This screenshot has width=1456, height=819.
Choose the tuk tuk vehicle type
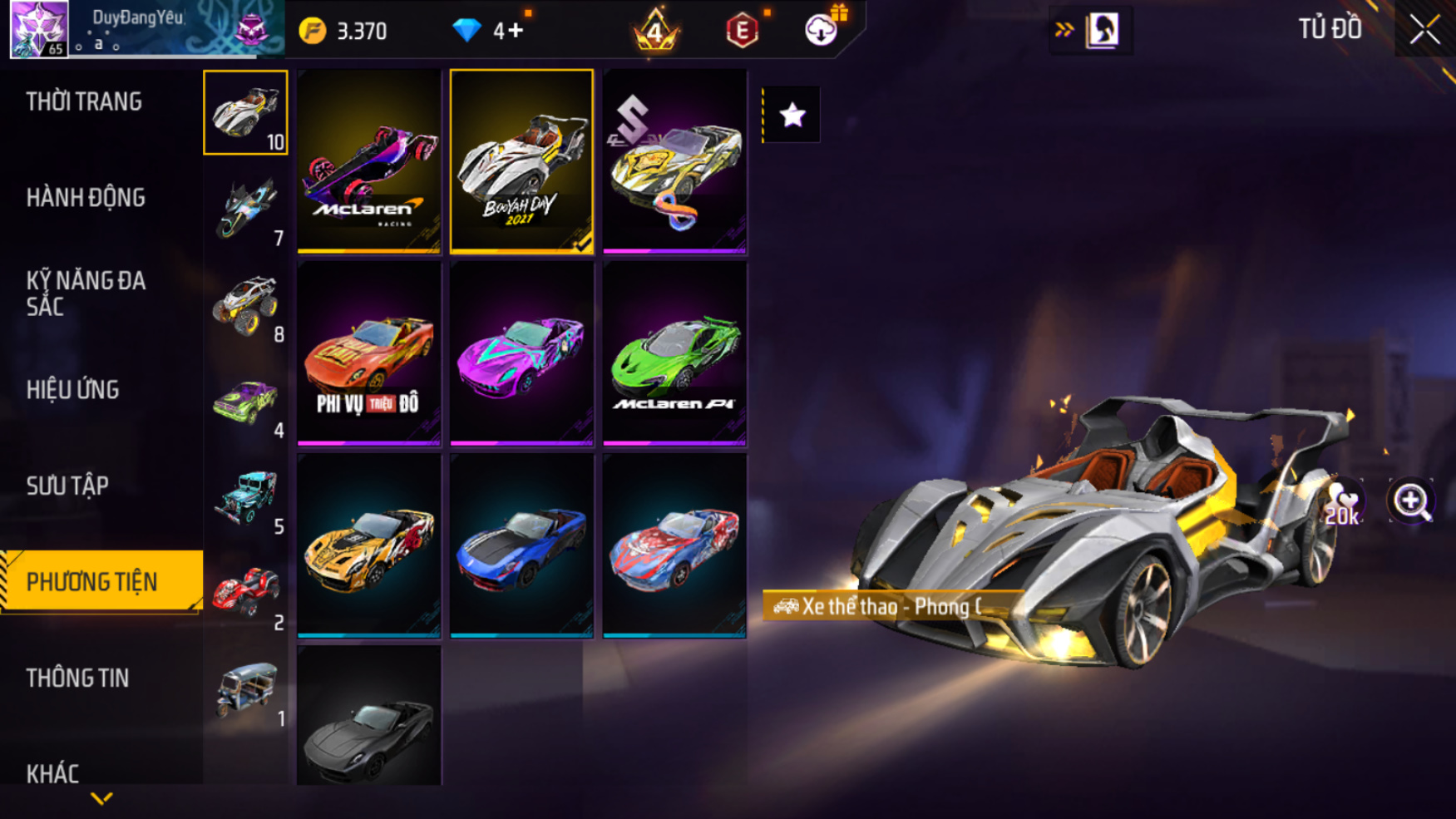[245, 689]
